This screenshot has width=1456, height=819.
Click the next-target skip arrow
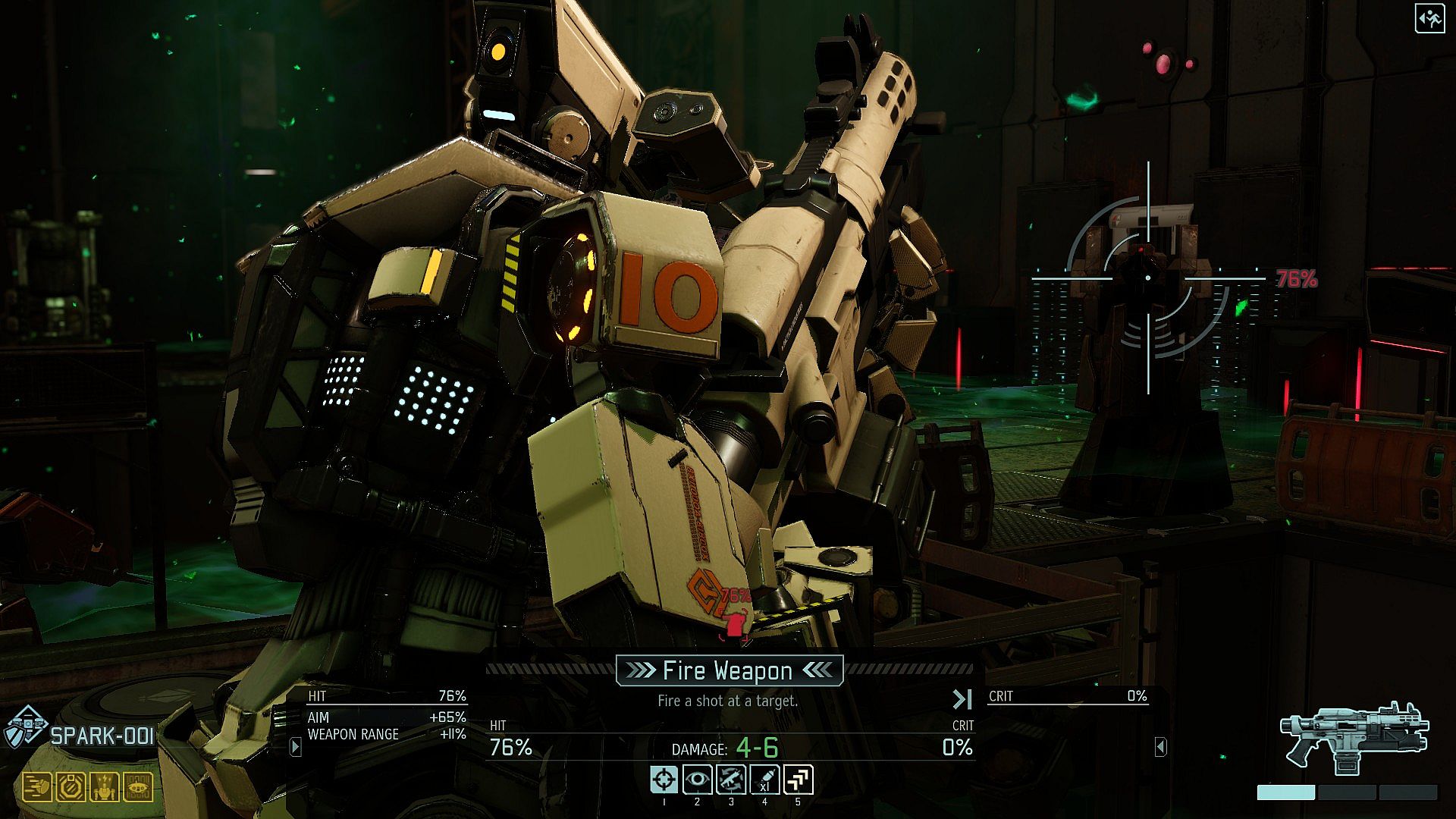962,698
